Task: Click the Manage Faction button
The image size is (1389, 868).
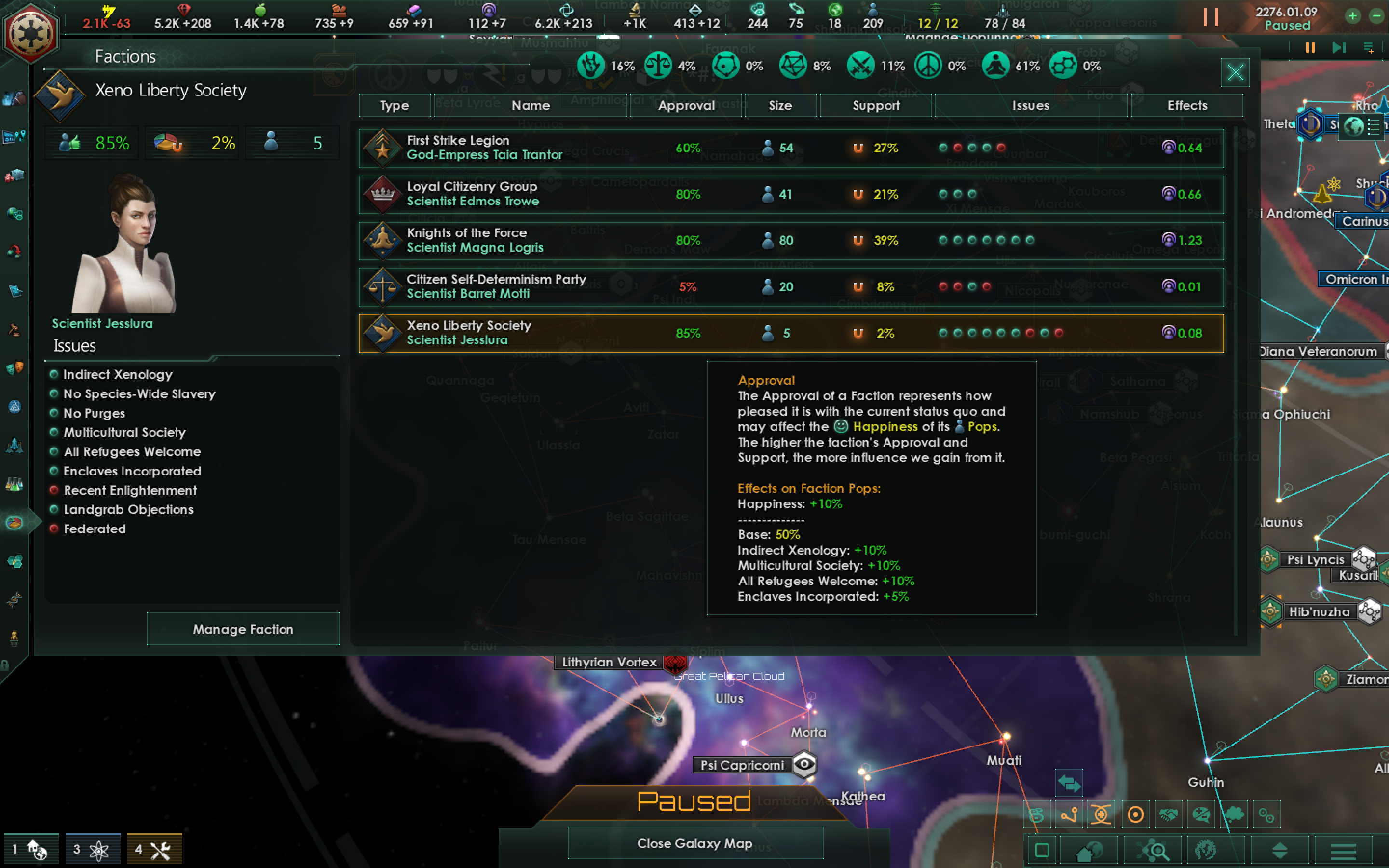Action: click(243, 629)
